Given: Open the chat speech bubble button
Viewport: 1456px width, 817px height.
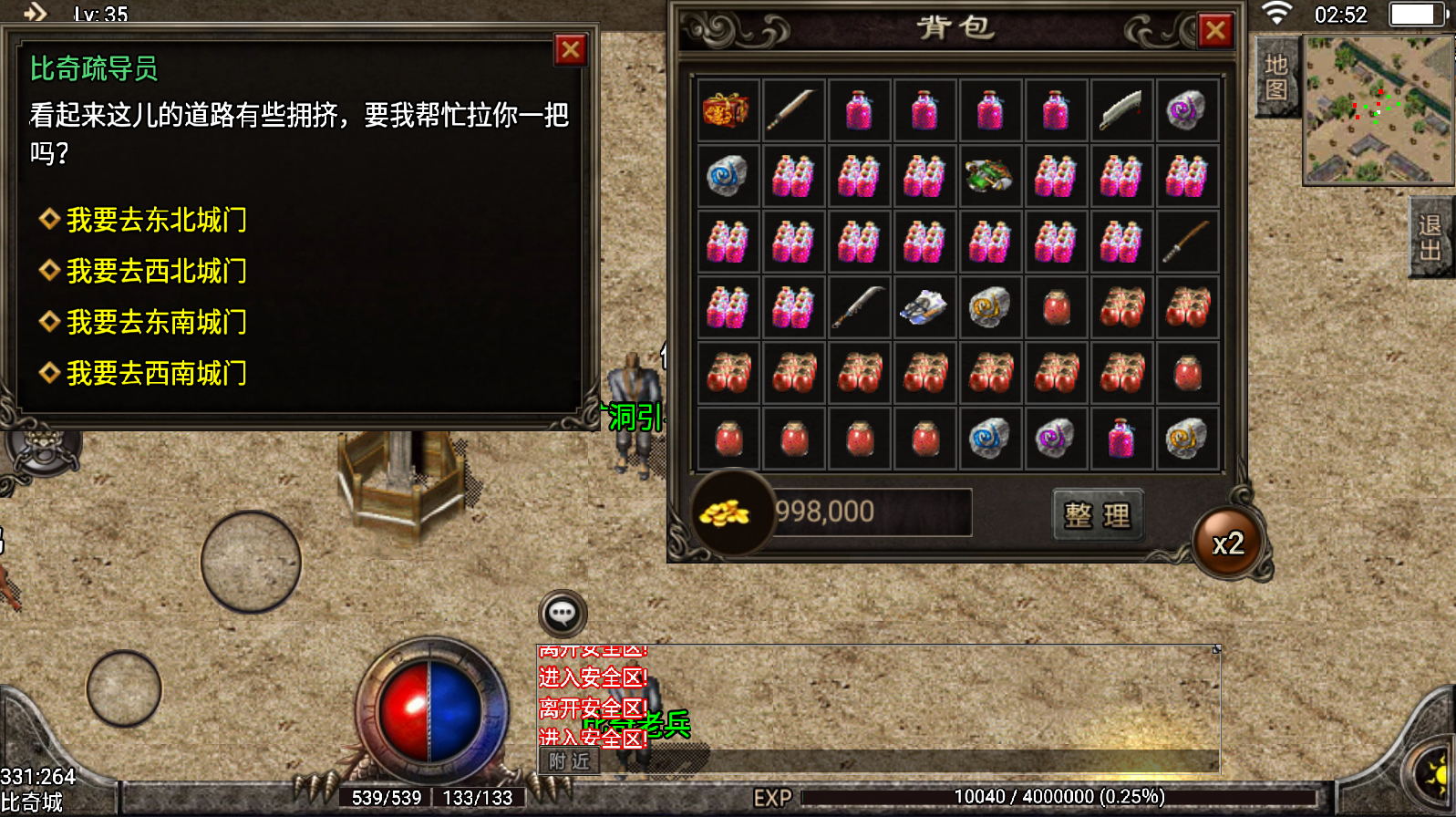Looking at the screenshot, I should pos(563,614).
